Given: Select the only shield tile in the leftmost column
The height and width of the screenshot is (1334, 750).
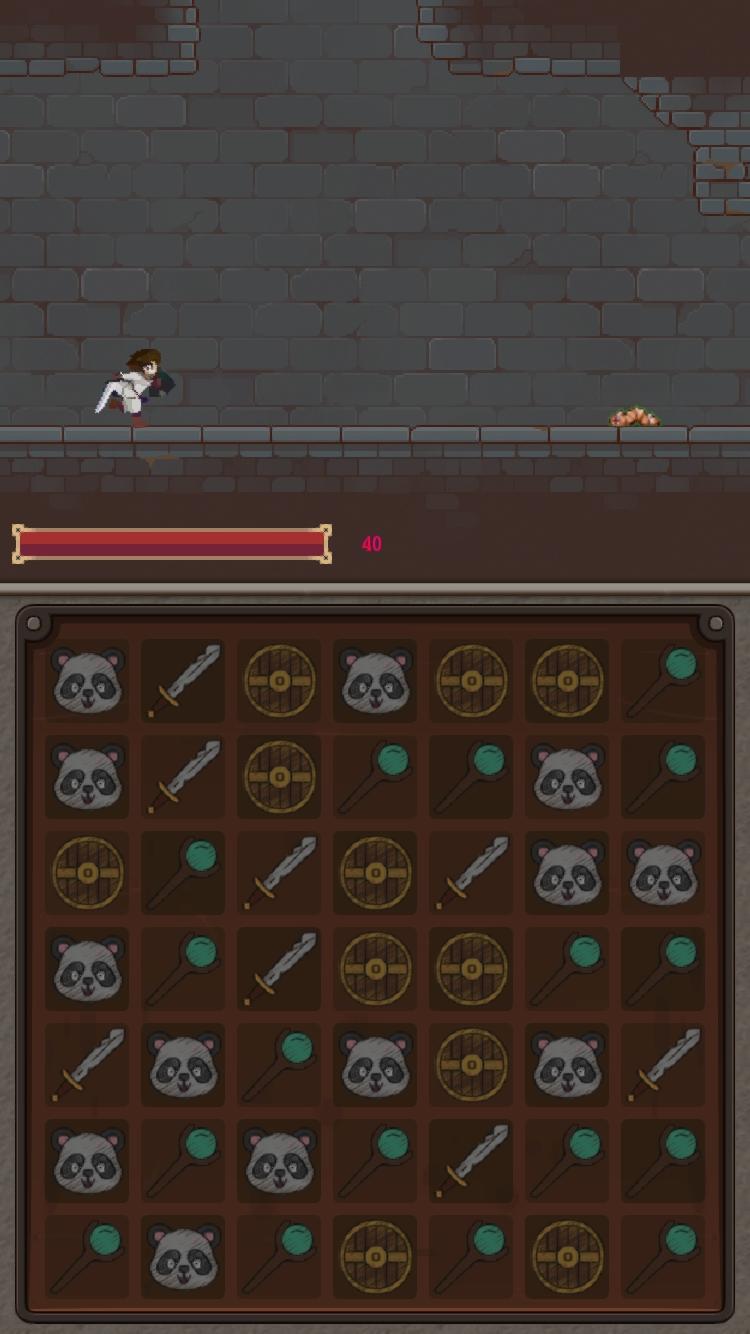Looking at the screenshot, I should point(87,873).
